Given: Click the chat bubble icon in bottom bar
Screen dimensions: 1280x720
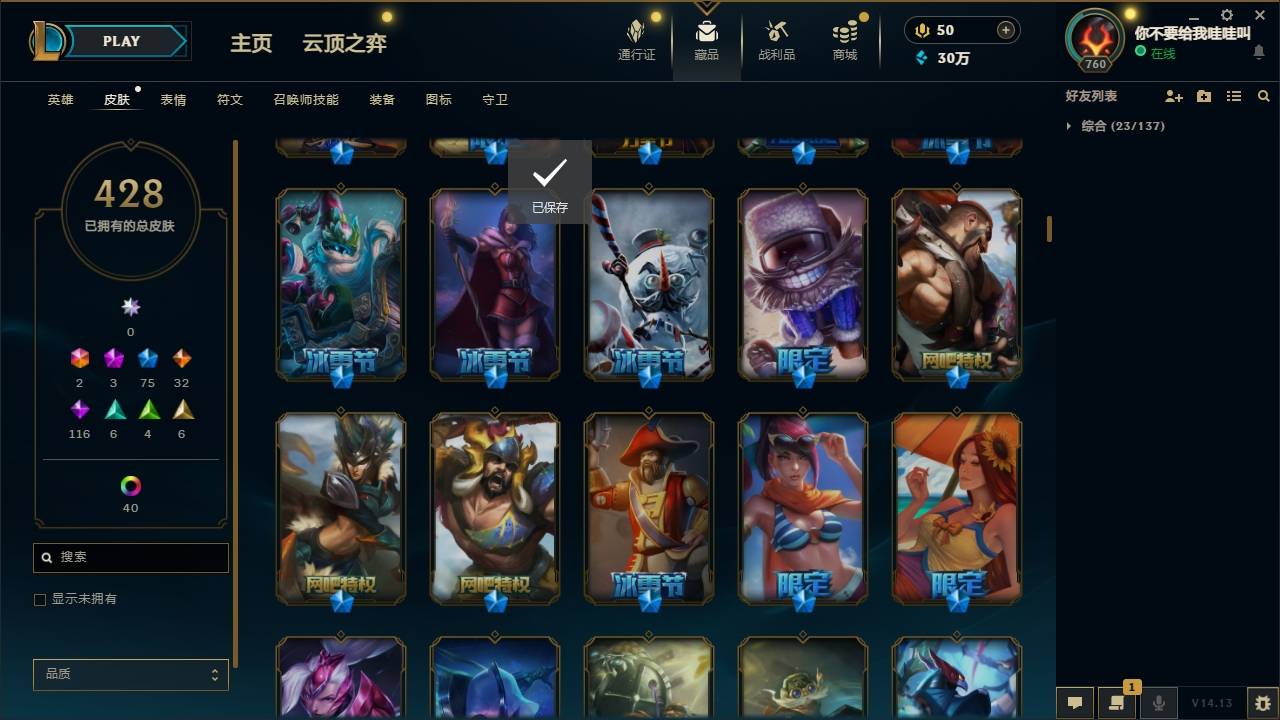Looking at the screenshot, I should [x=1074, y=703].
